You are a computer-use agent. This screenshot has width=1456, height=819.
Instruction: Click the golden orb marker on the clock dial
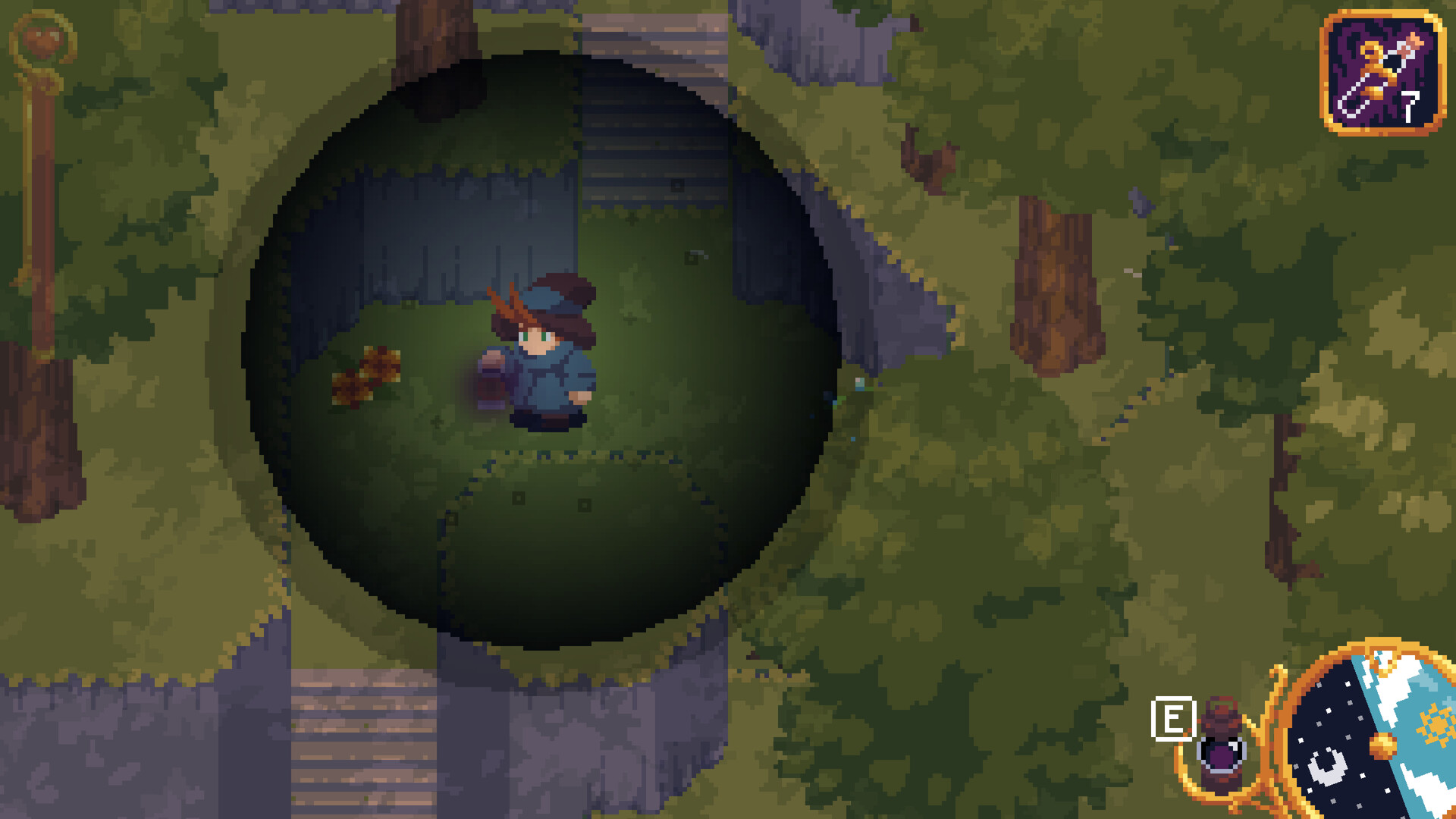pos(1382,745)
